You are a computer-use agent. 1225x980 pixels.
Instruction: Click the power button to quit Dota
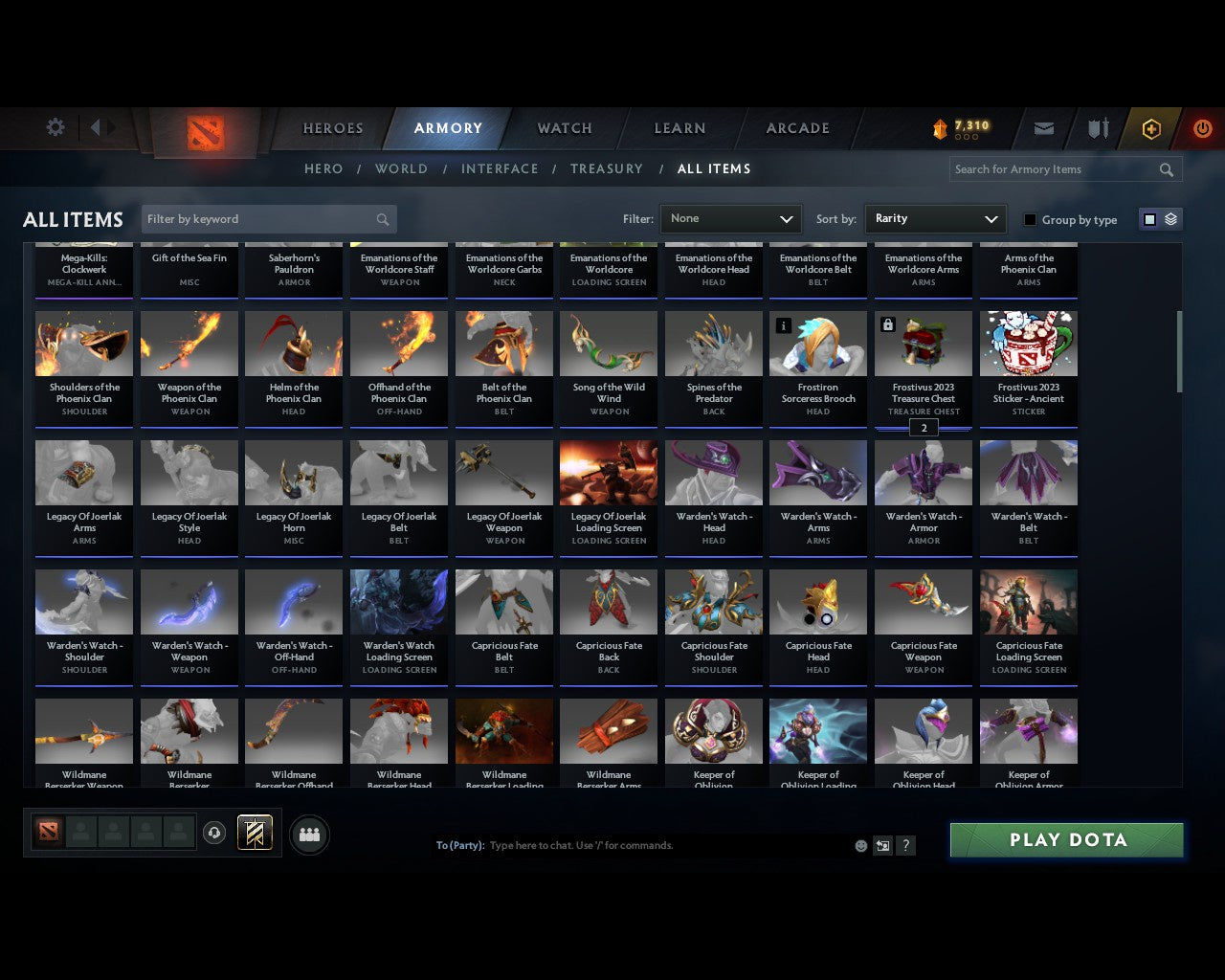click(x=1202, y=128)
